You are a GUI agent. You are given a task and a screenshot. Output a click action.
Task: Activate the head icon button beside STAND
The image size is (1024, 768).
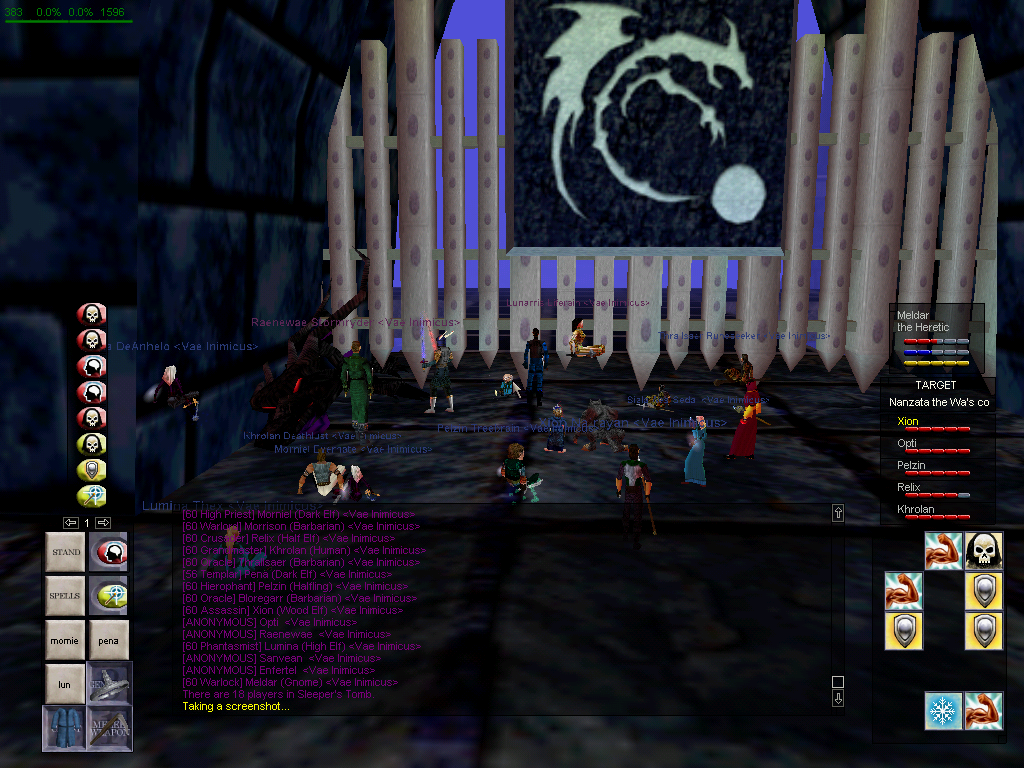109,552
